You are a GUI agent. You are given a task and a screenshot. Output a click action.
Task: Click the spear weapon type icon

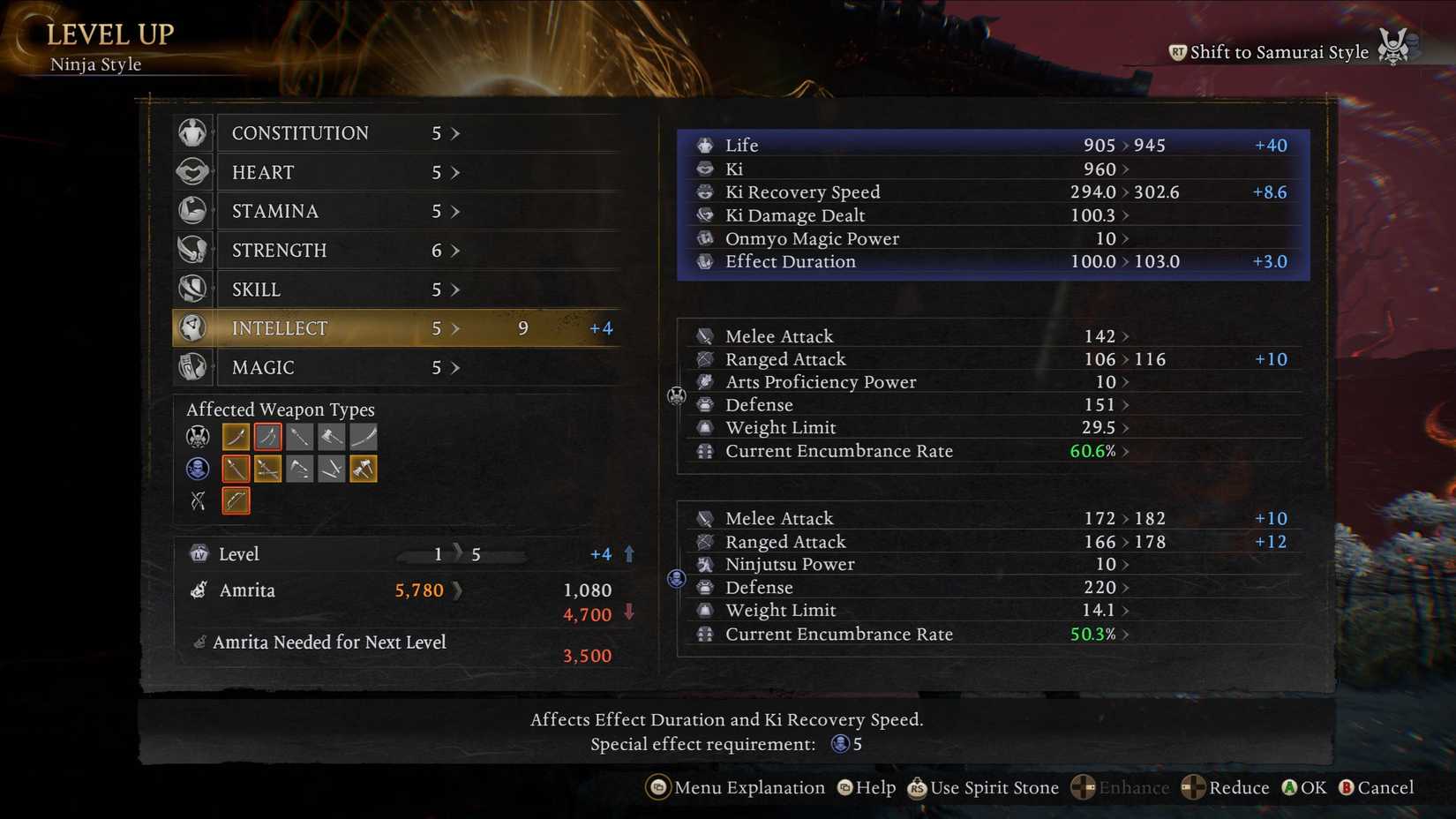pyautogui.click(x=299, y=436)
